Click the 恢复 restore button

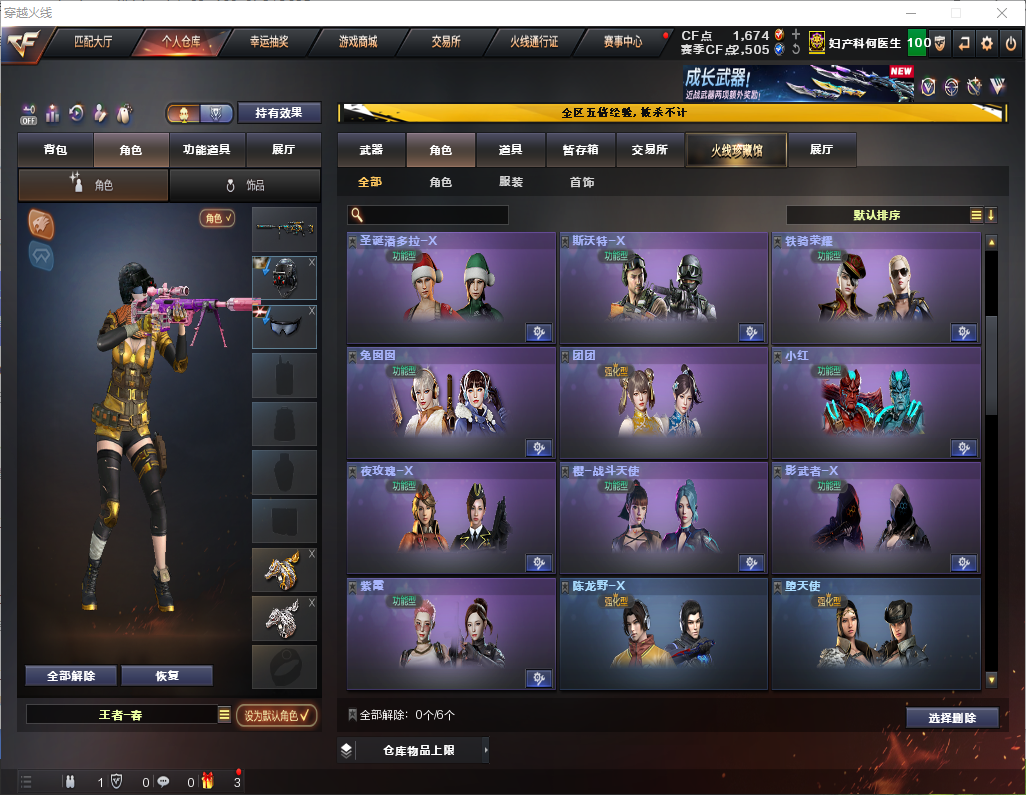(167, 675)
